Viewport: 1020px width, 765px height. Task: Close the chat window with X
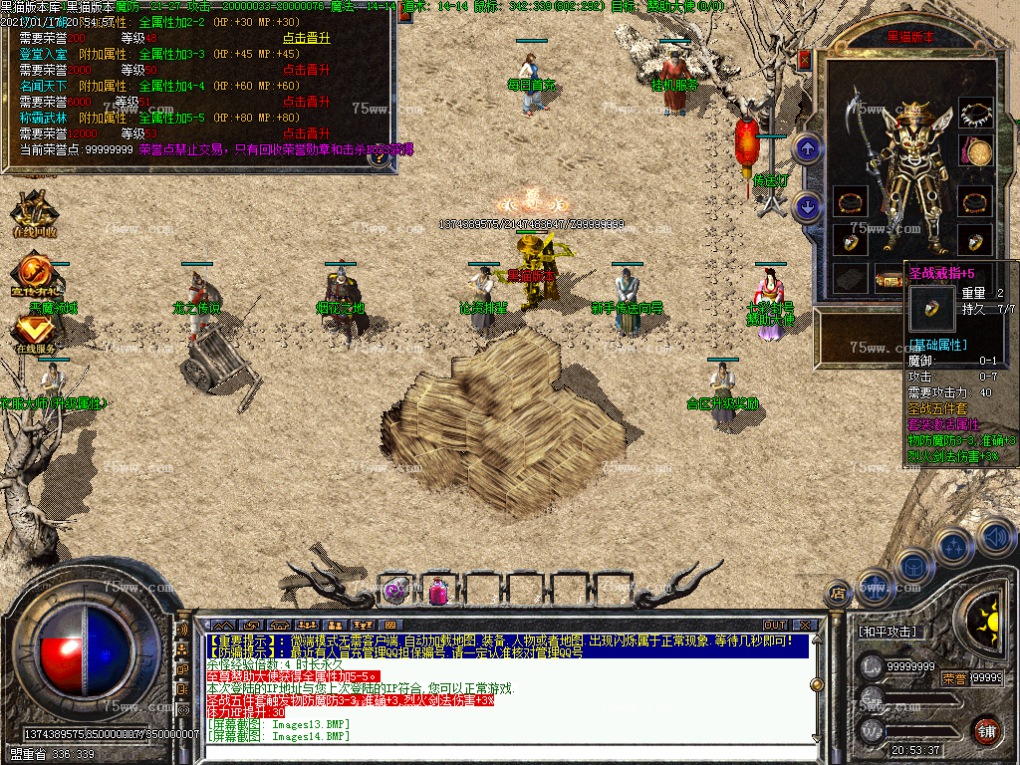[803, 625]
